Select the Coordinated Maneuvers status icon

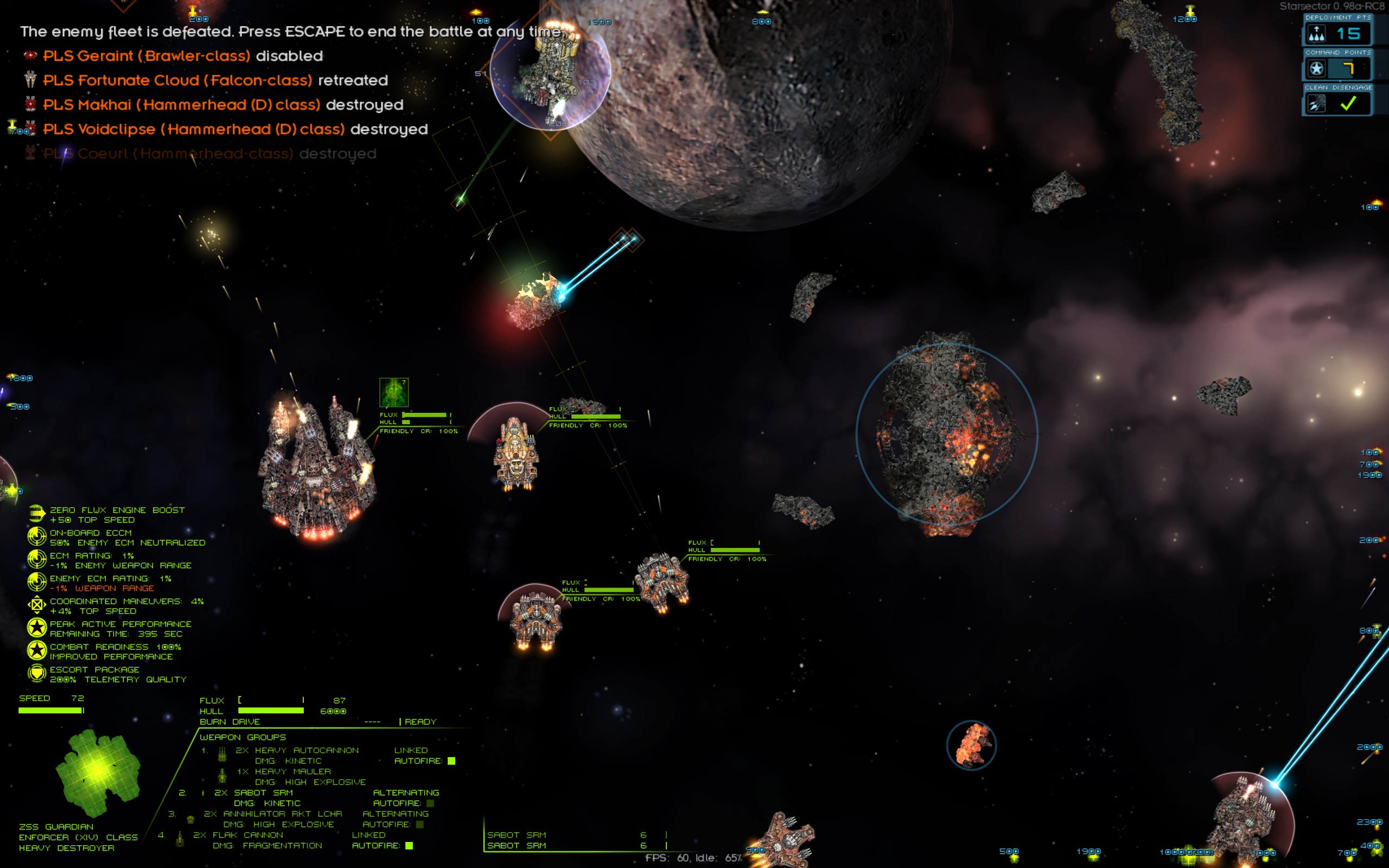(37, 605)
